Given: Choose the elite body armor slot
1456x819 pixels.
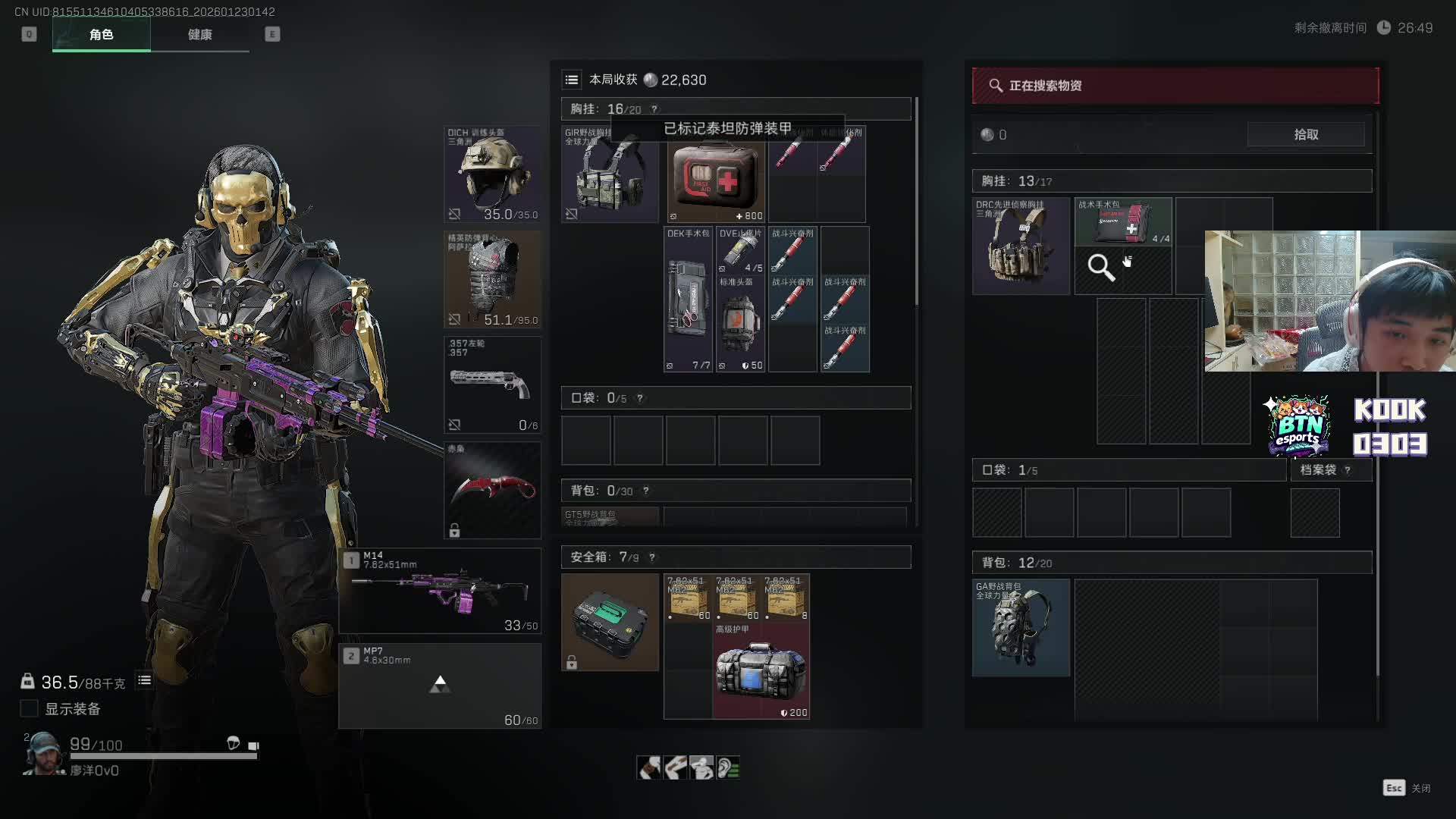Looking at the screenshot, I should [492, 279].
